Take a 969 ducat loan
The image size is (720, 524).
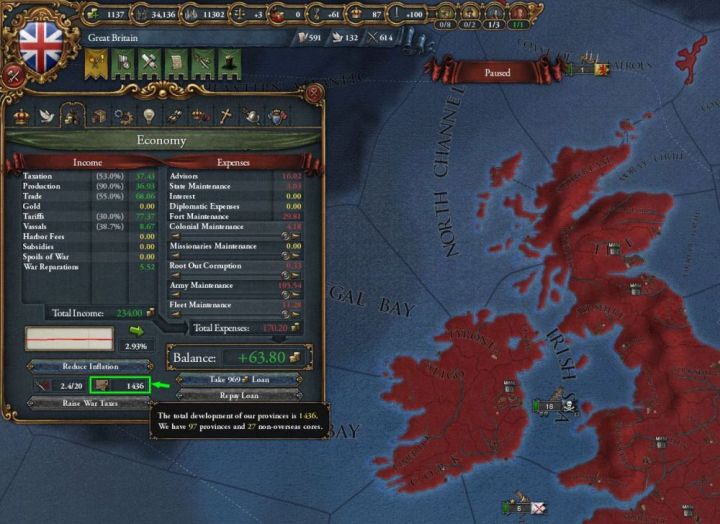[x=239, y=380]
